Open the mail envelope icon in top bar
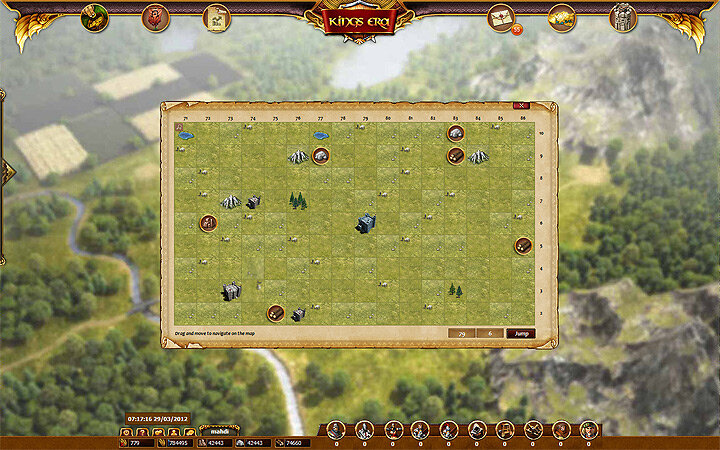This screenshot has width=720, height=450. click(501, 17)
